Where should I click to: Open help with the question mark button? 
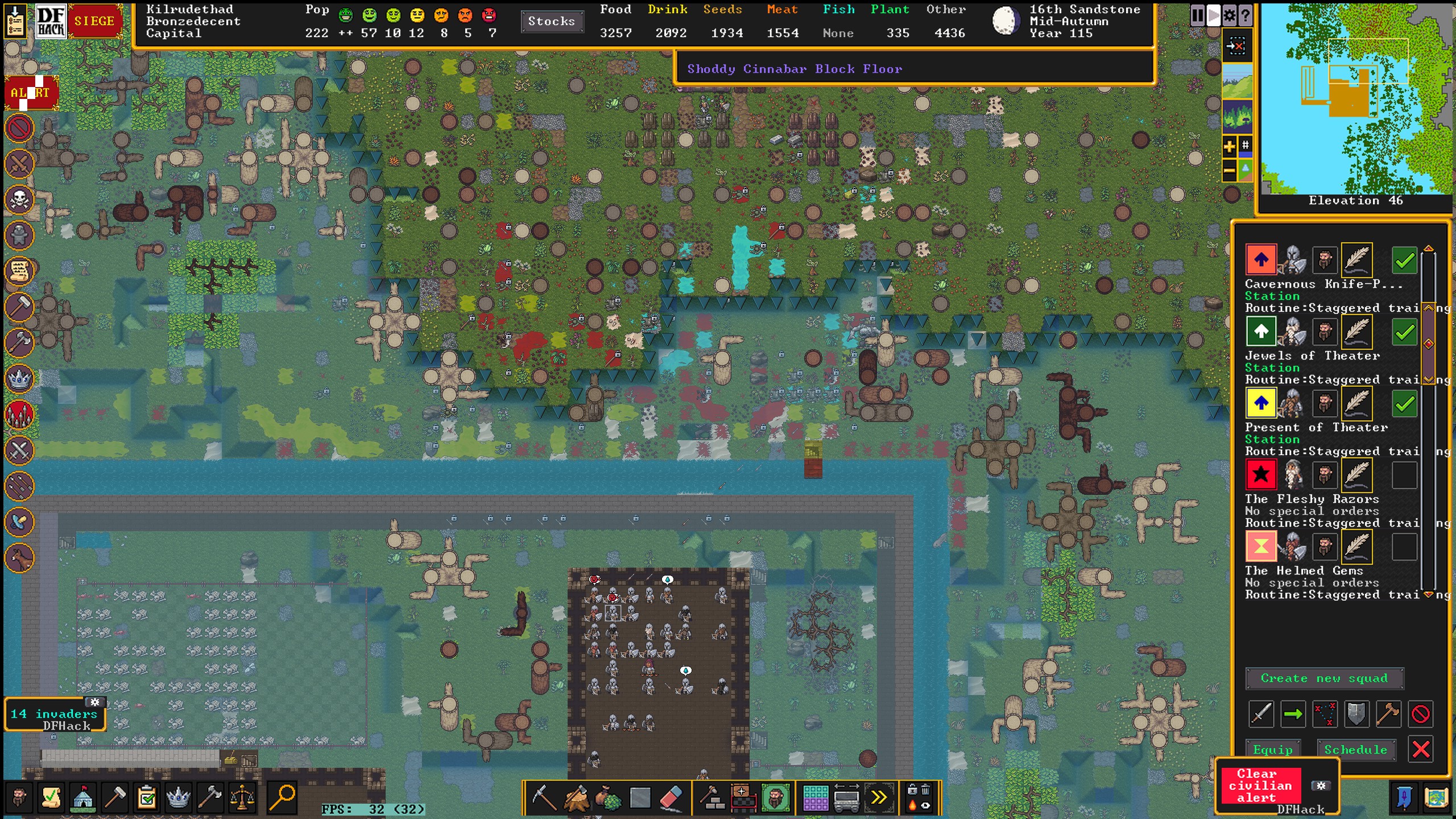tap(1245, 15)
